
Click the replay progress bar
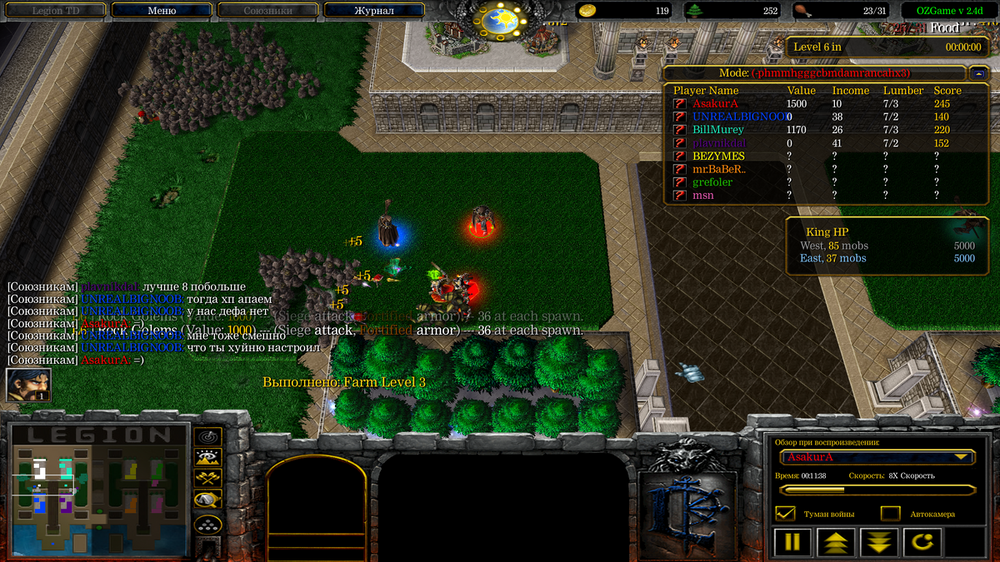pos(877,490)
